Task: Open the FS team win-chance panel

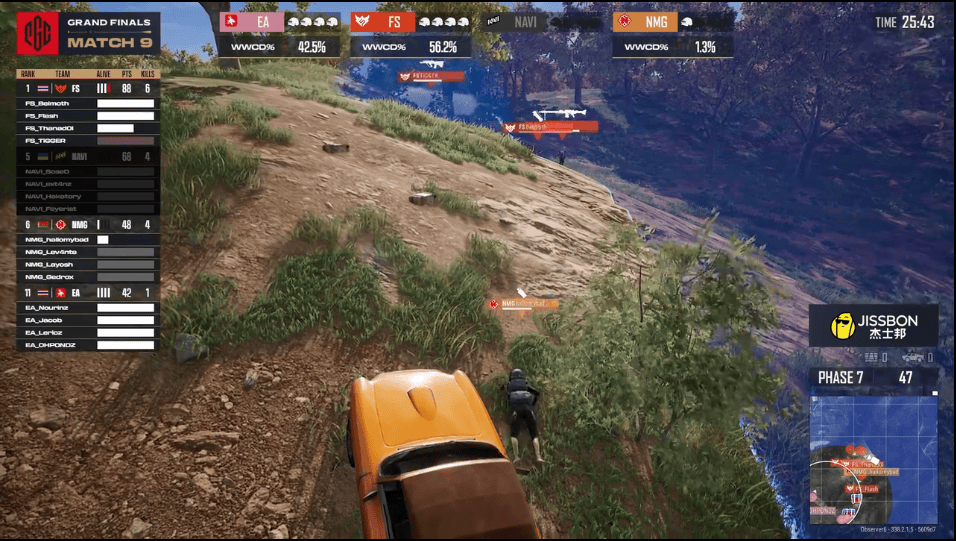Action: pos(409,33)
